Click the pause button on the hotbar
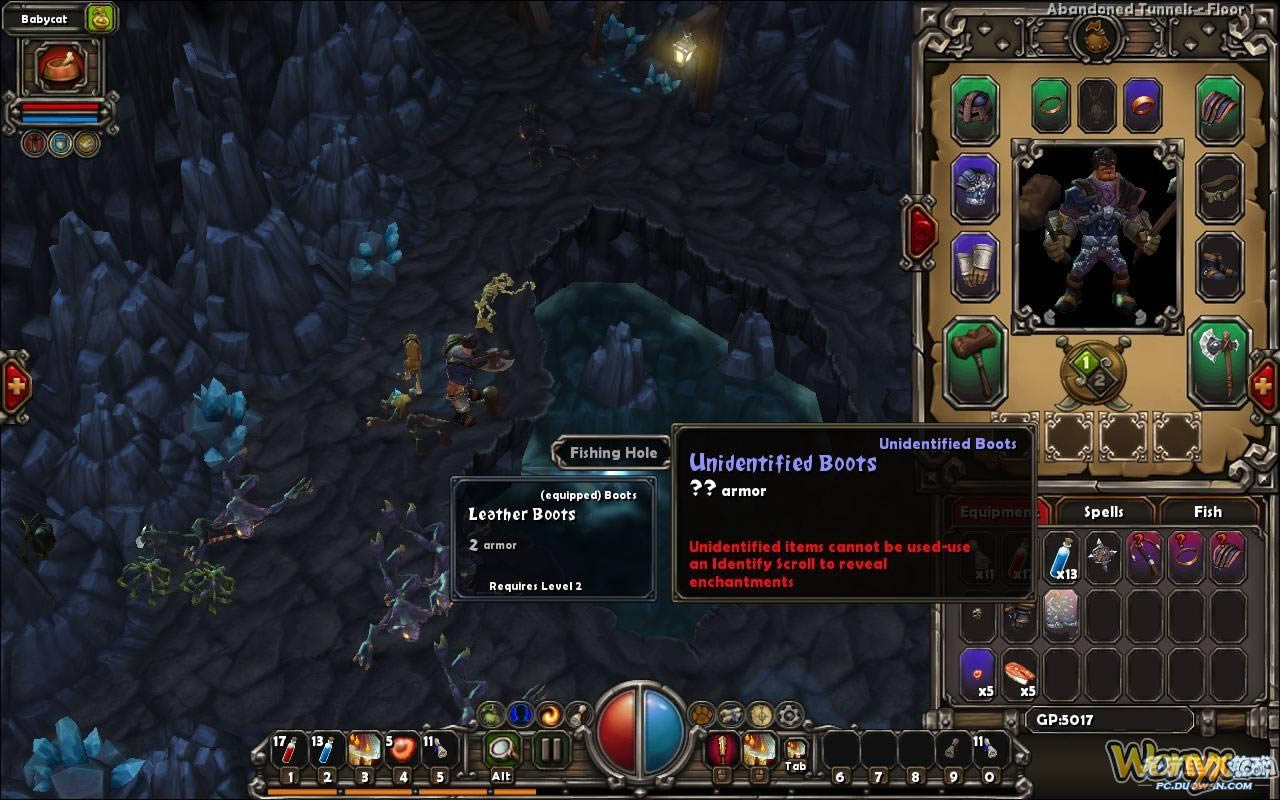Image resolution: width=1280 pixels, height=800 pixels. pyautogui.click(x=549, y=749)
